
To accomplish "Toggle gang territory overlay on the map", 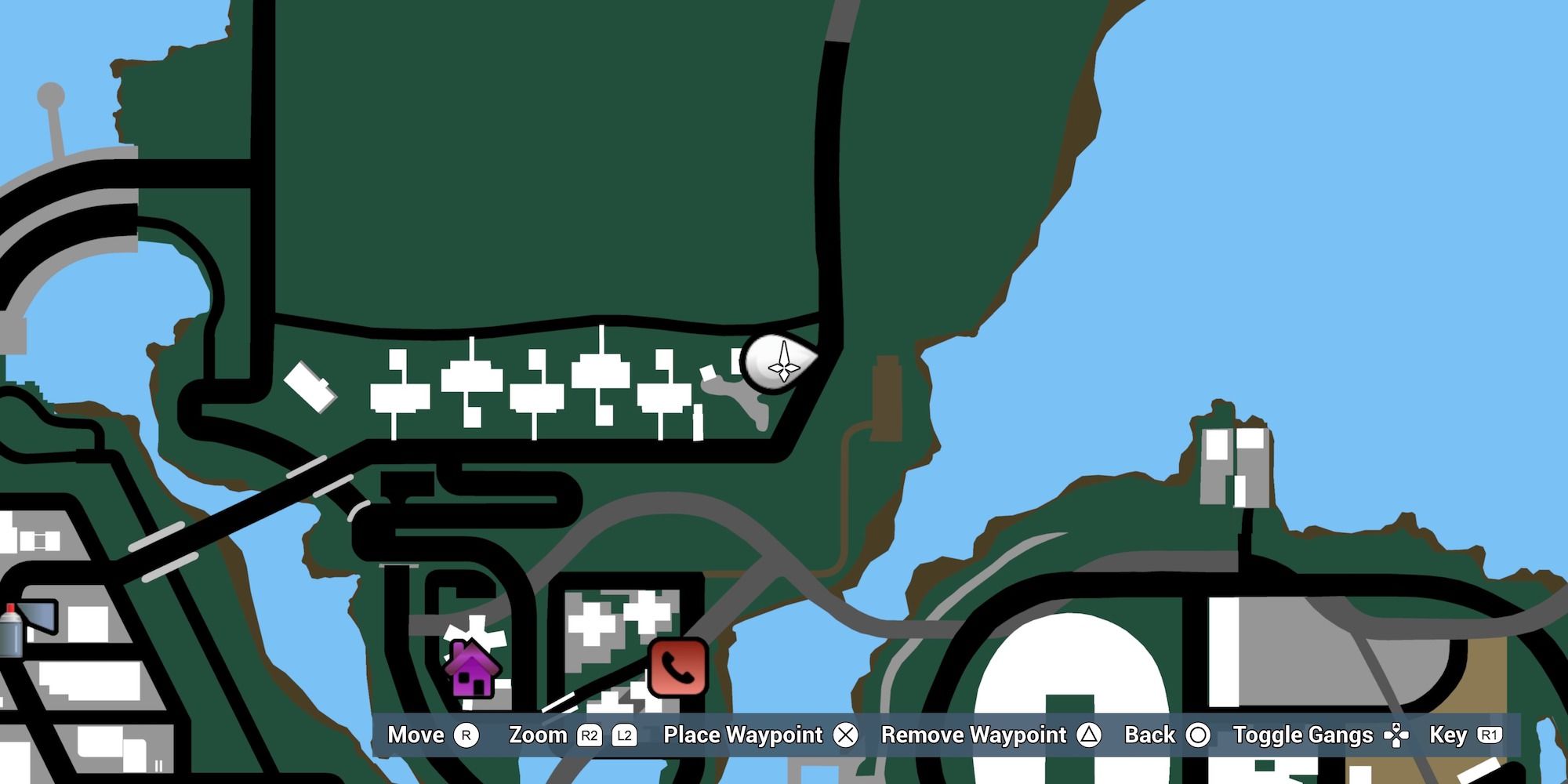I will coord(1303,735).
